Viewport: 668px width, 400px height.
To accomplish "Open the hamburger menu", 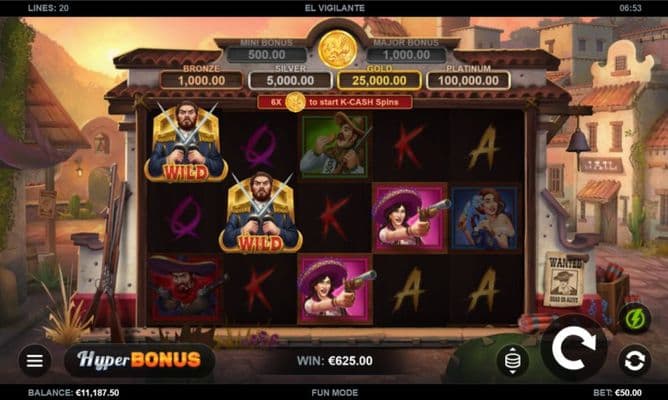I will tap(34, 360).
